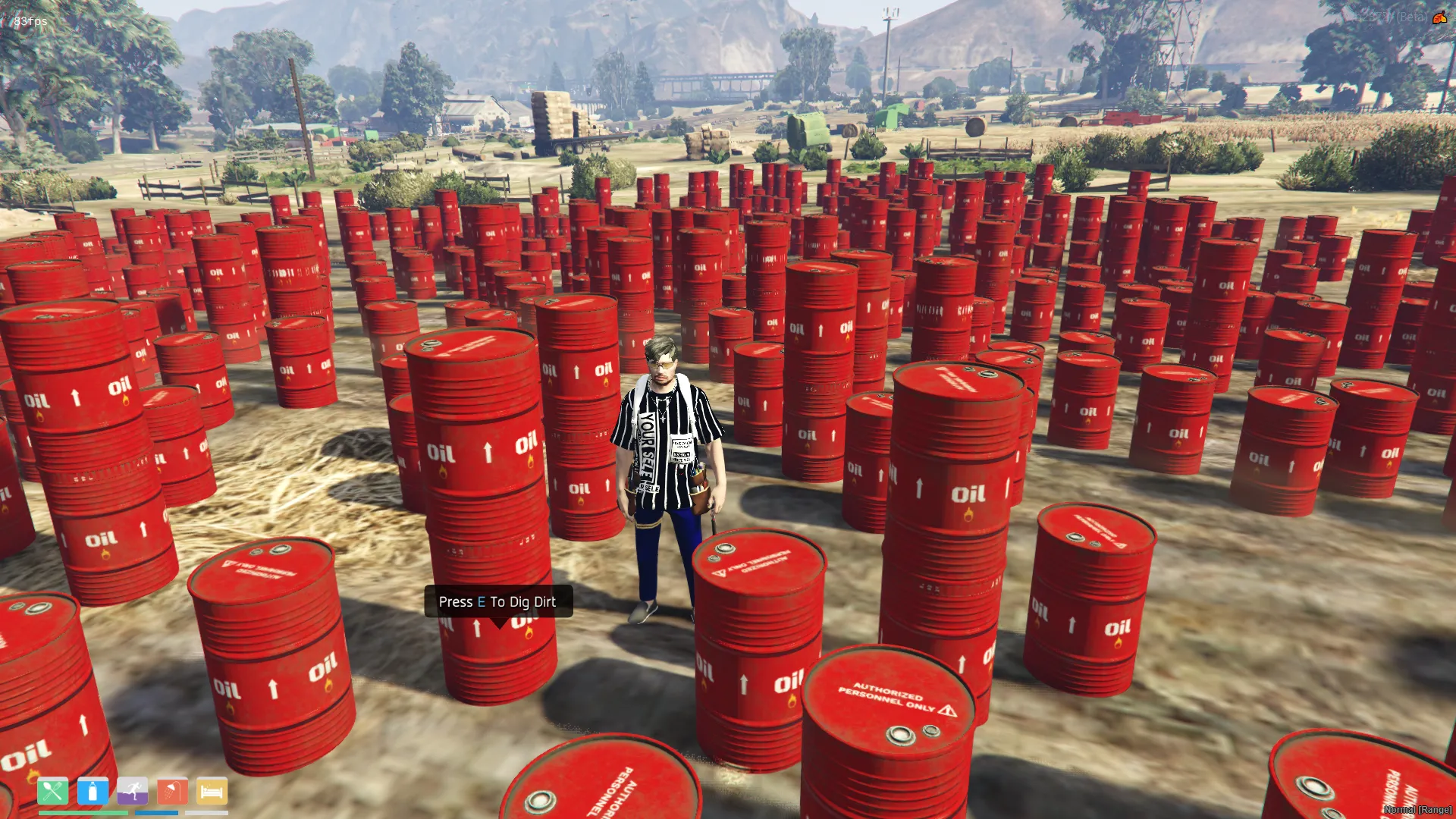
Task: Click the dark tooltip arrow below the prompt
Action: [498, 622]
